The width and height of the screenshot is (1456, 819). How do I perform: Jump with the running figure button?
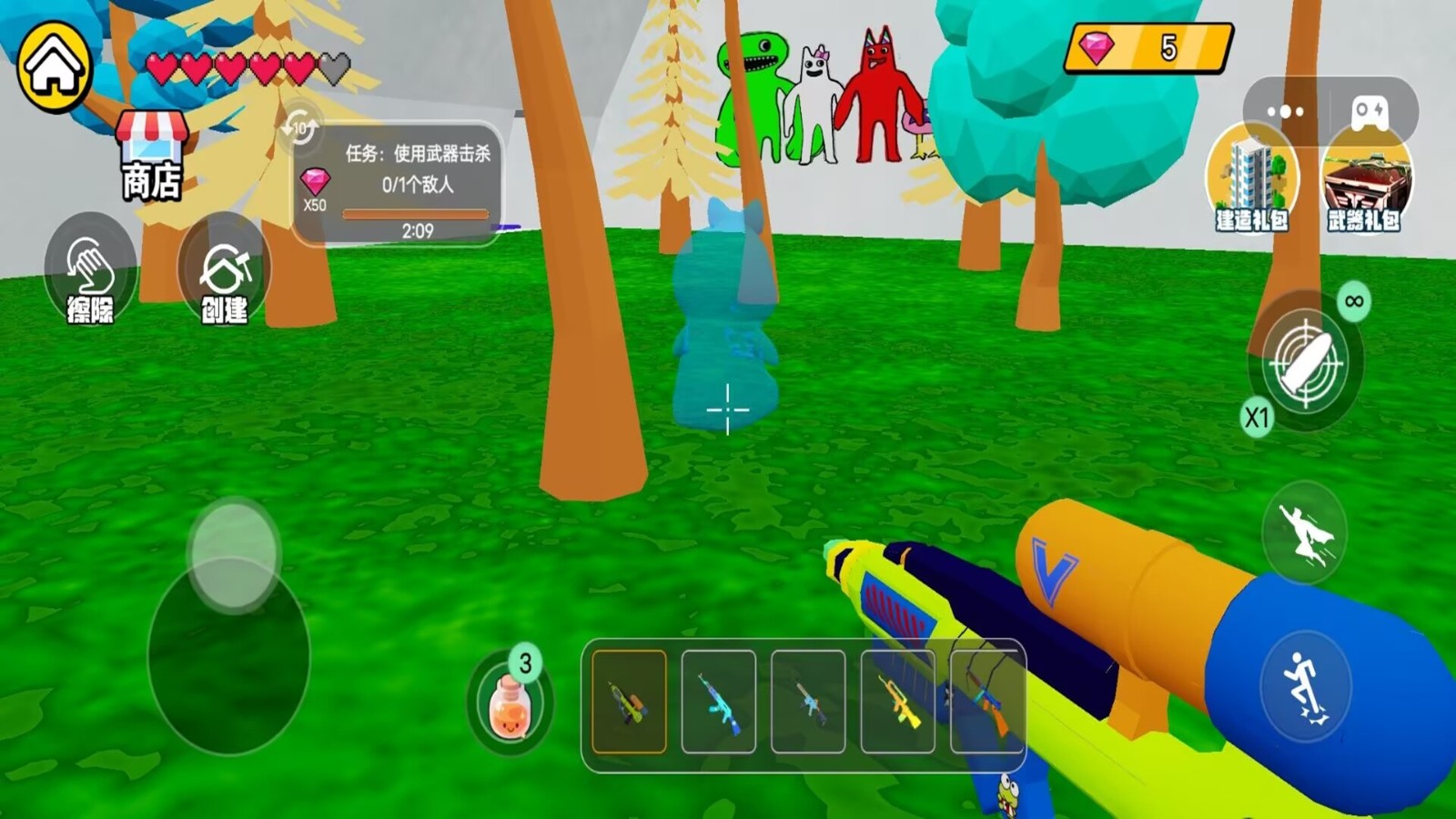(x=1305, y=684)
